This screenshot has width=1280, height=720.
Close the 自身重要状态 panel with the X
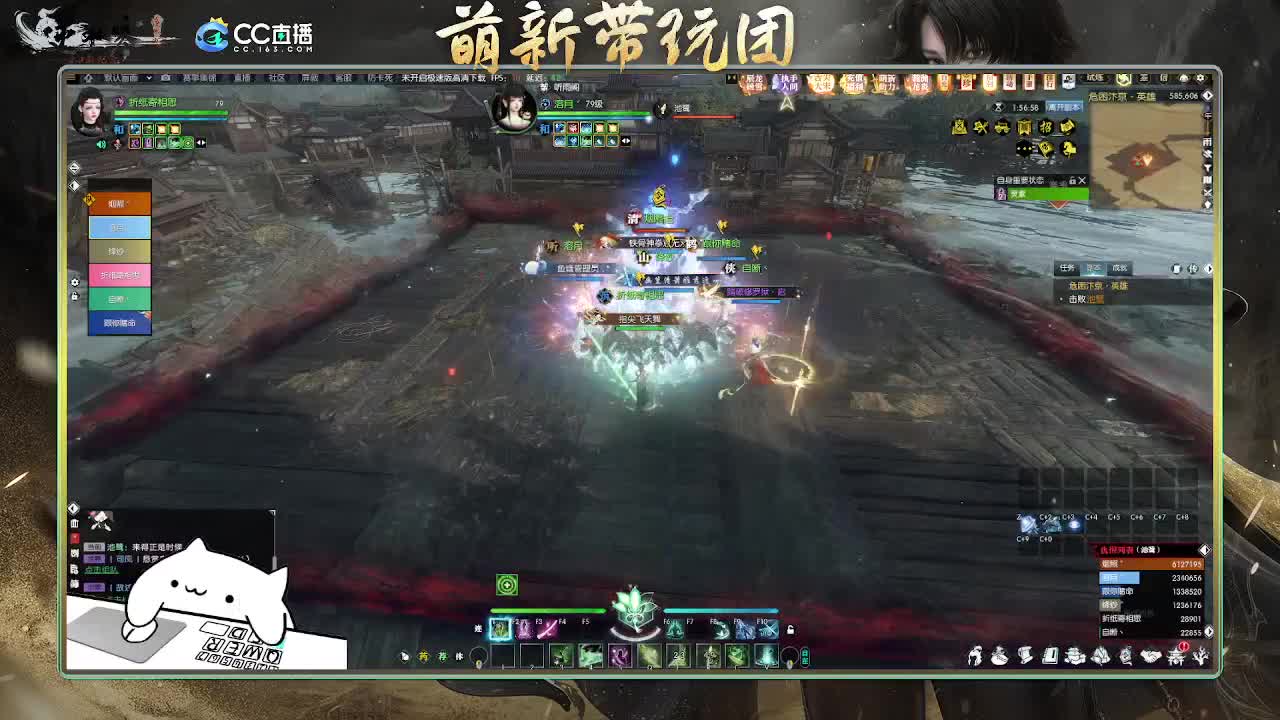[x=1081, y=180]
